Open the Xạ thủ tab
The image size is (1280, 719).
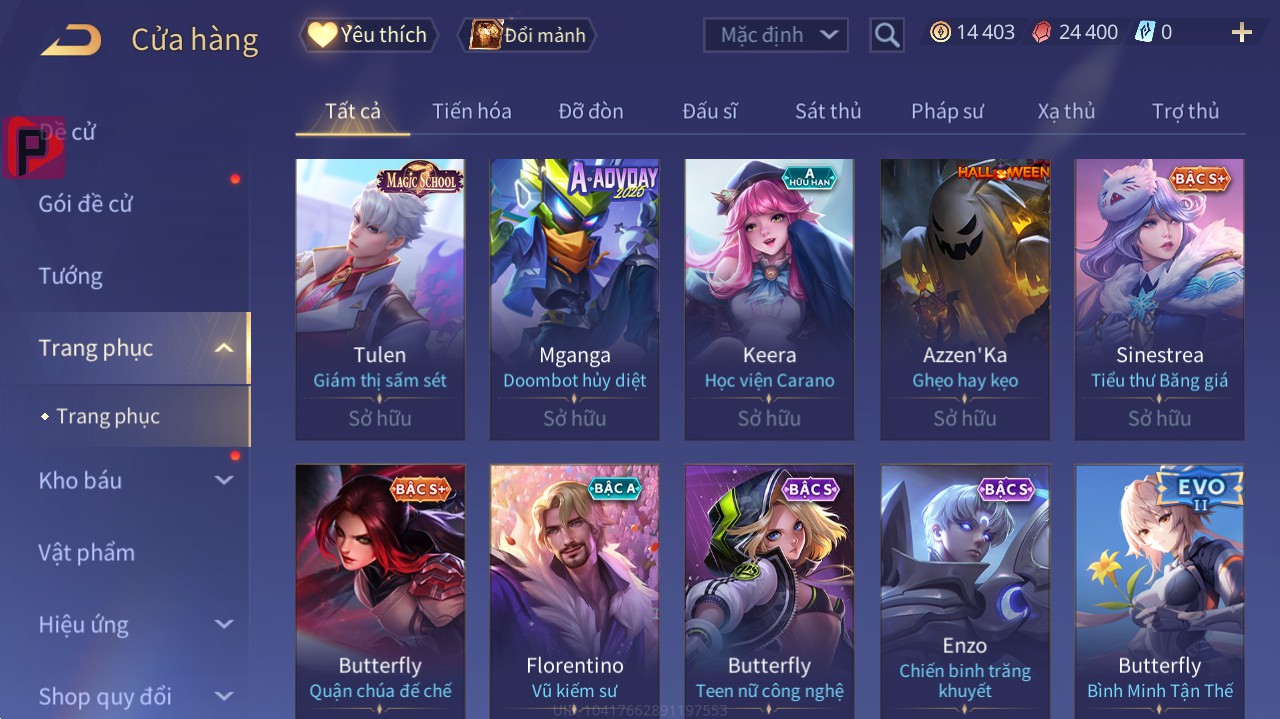point(1066,111)
